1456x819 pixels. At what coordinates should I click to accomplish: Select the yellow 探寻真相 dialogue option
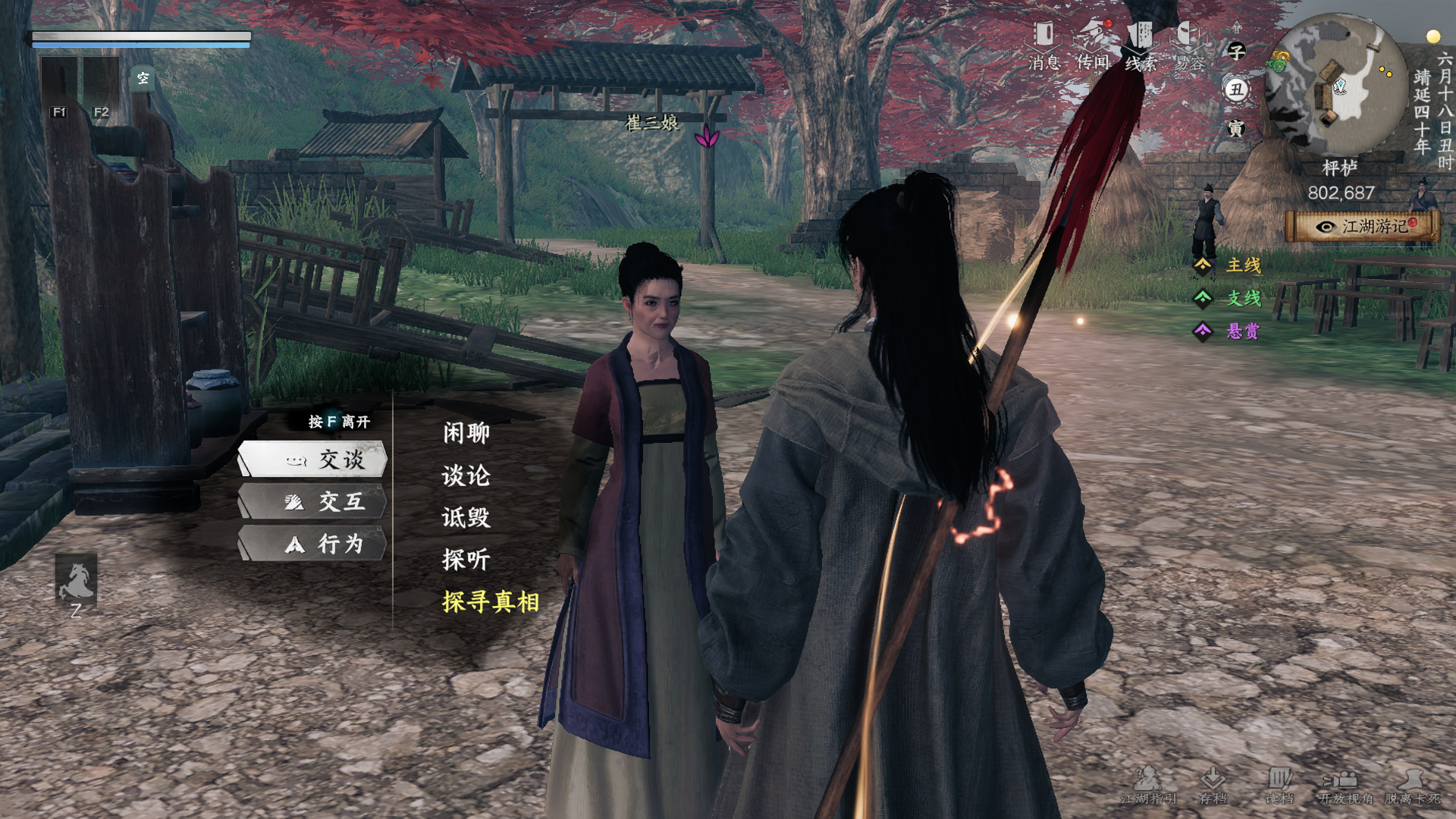(490, 602)
